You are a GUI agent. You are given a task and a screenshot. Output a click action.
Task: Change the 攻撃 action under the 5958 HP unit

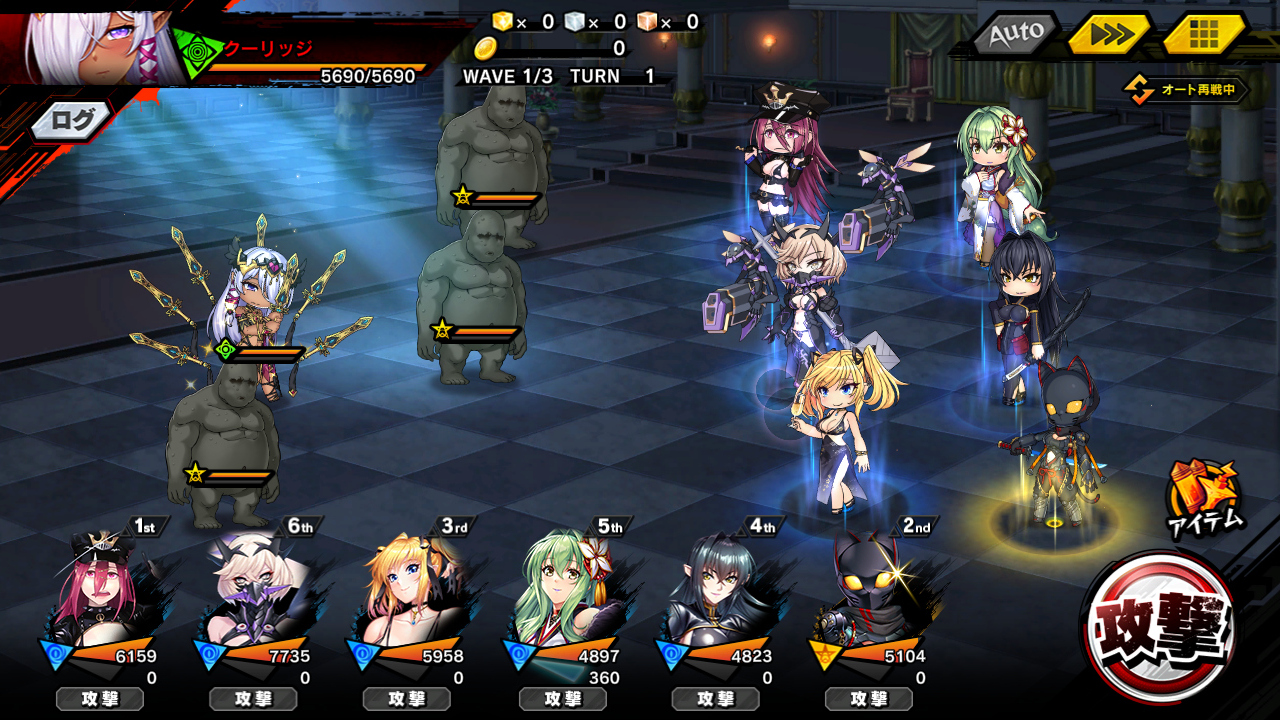click(407, 699)
